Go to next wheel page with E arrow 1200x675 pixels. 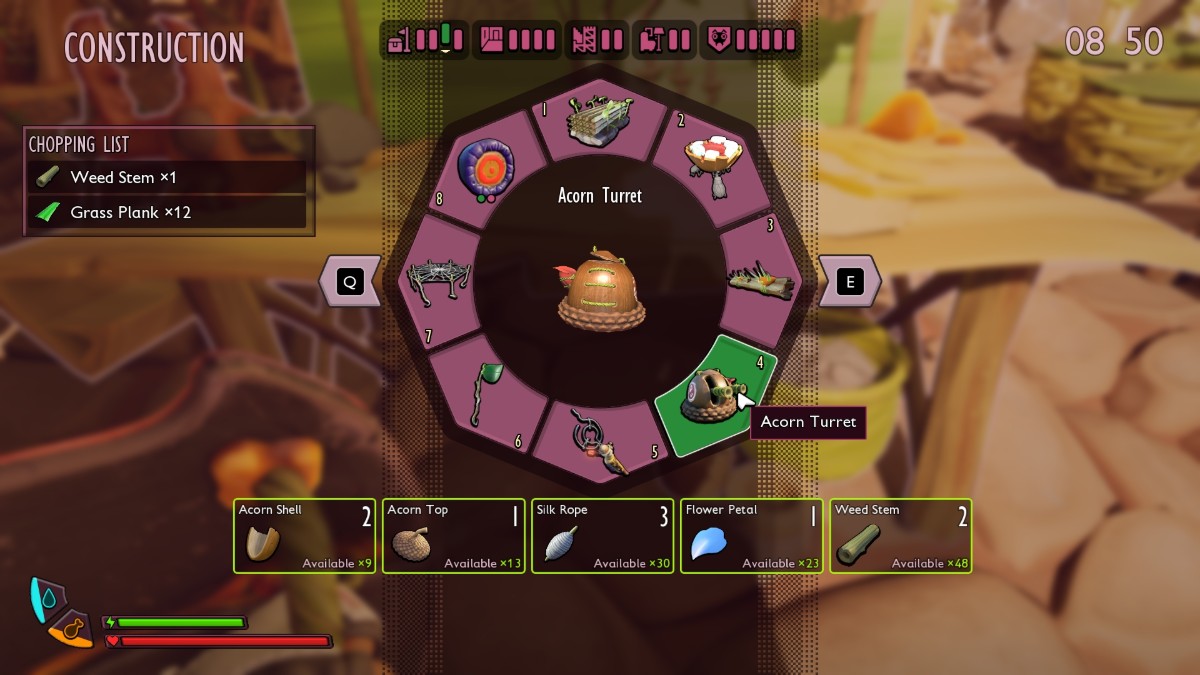click(850, 282)
